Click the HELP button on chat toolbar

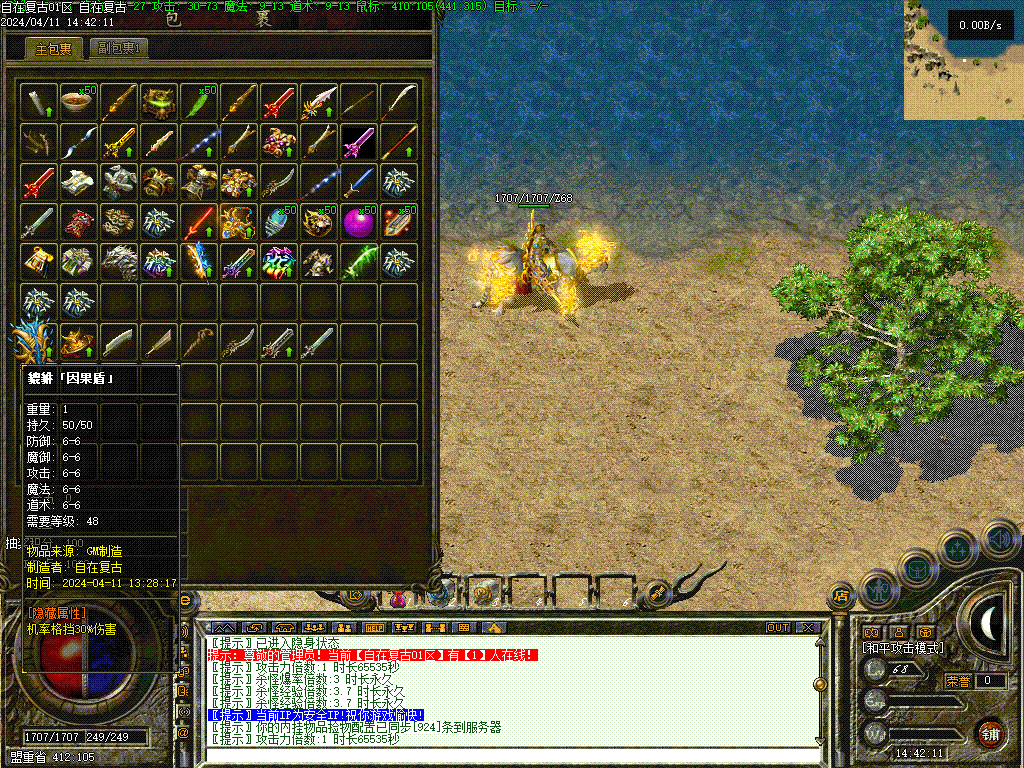(x=374, y=628)
